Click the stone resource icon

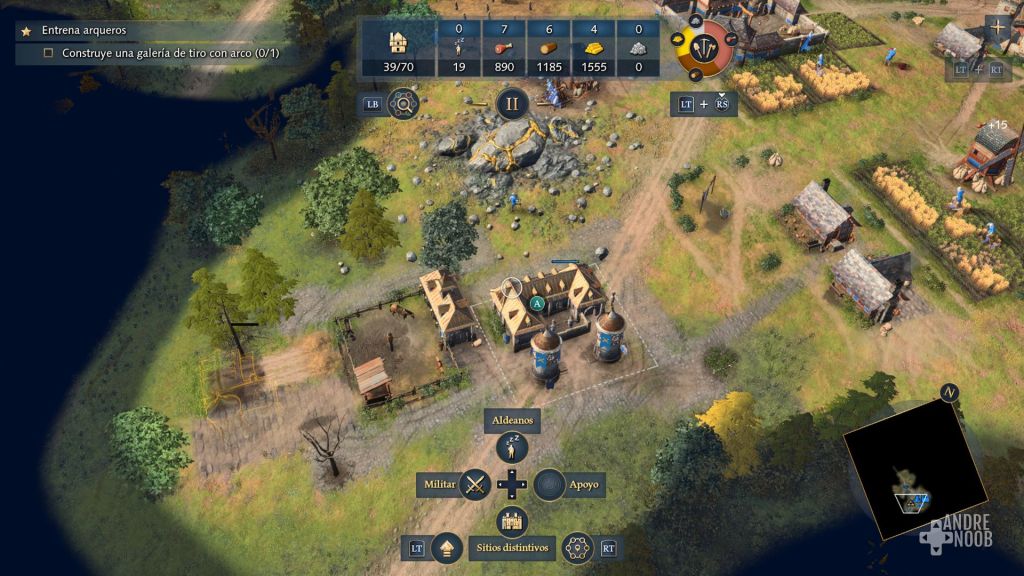(x=637, y=46)
